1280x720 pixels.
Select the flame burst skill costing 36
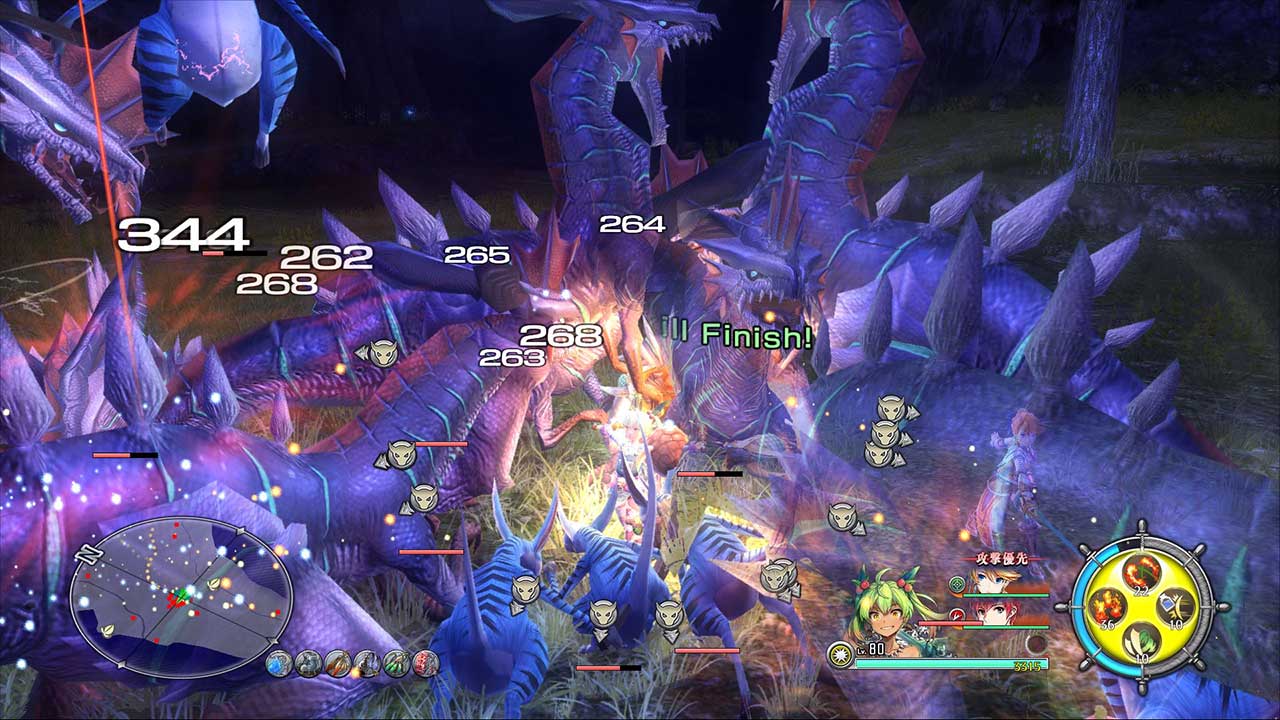pos(1106,606)
